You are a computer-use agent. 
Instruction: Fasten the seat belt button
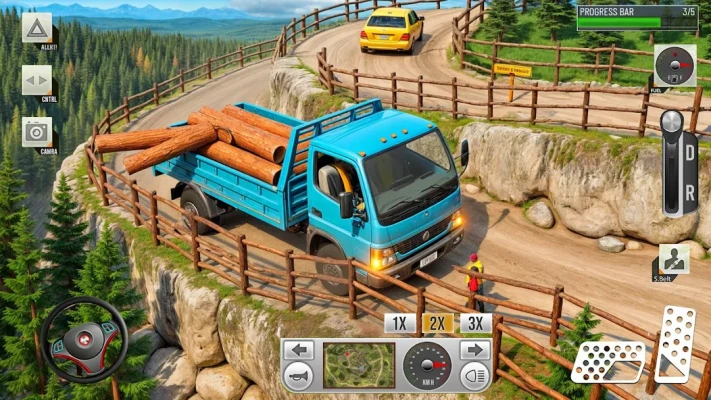tap(673, 260)
